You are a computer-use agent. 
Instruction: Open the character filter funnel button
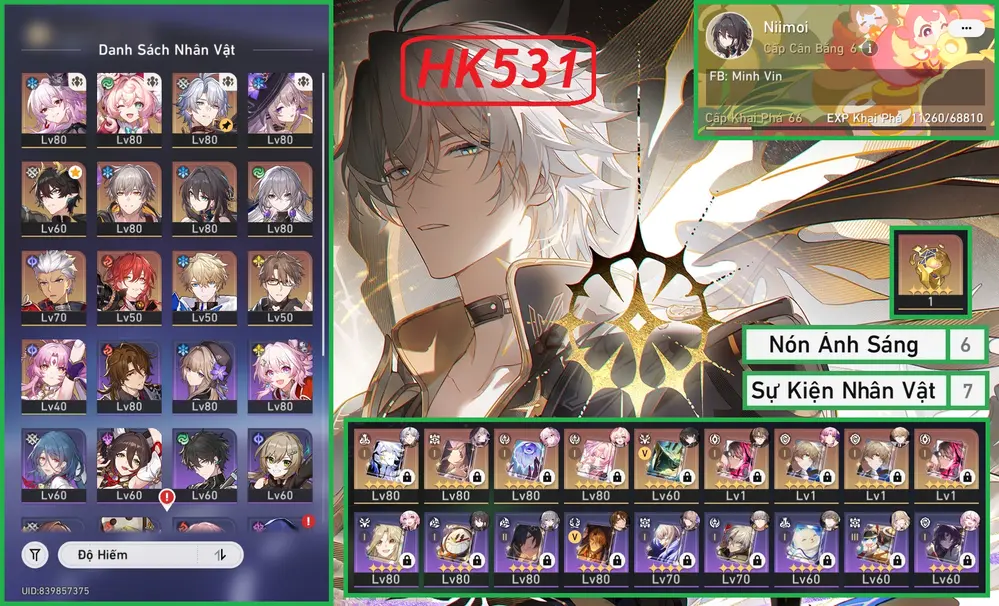click(36, 554)
